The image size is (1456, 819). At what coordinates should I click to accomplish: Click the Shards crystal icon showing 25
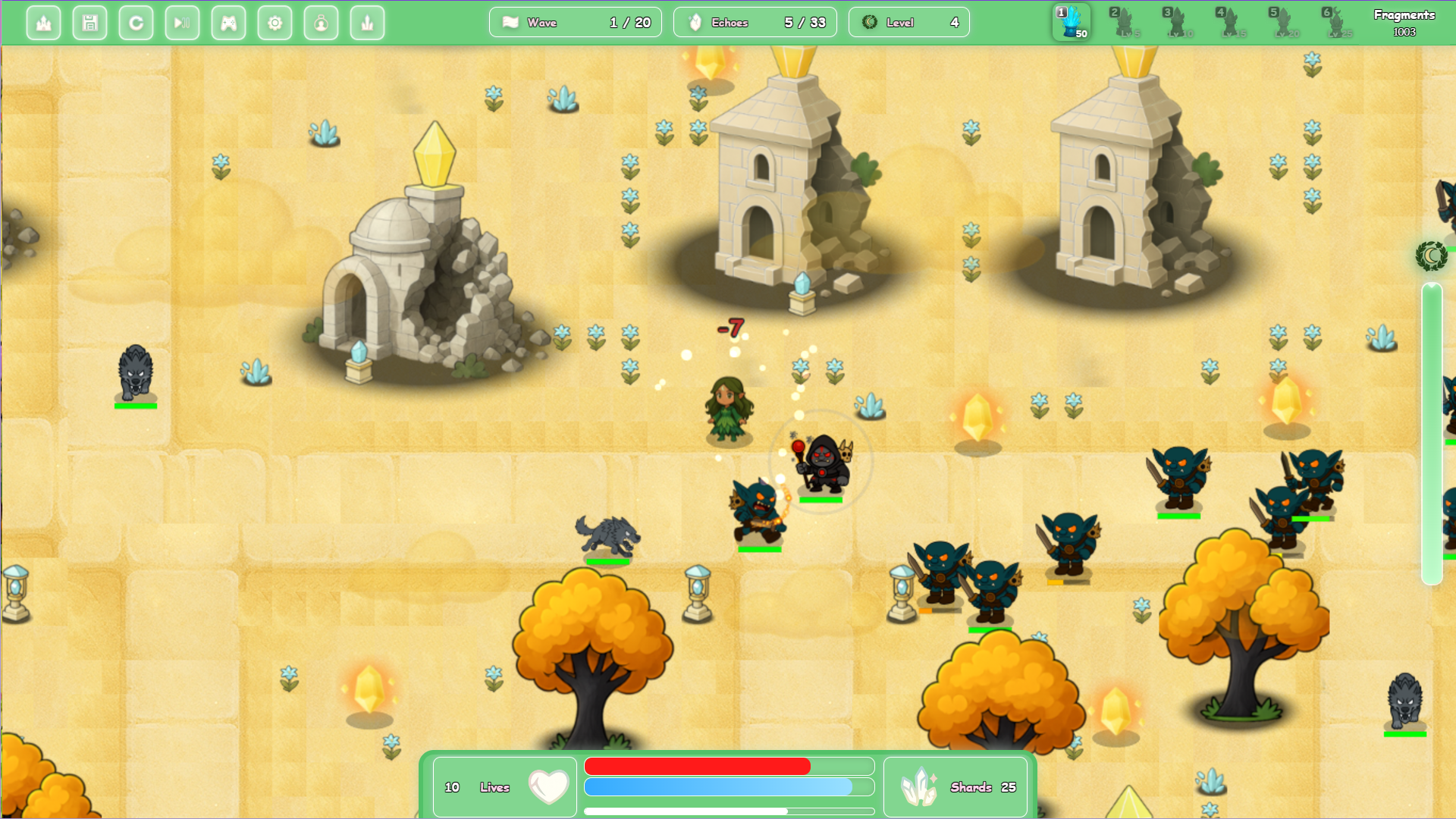[x=918, y=786]
